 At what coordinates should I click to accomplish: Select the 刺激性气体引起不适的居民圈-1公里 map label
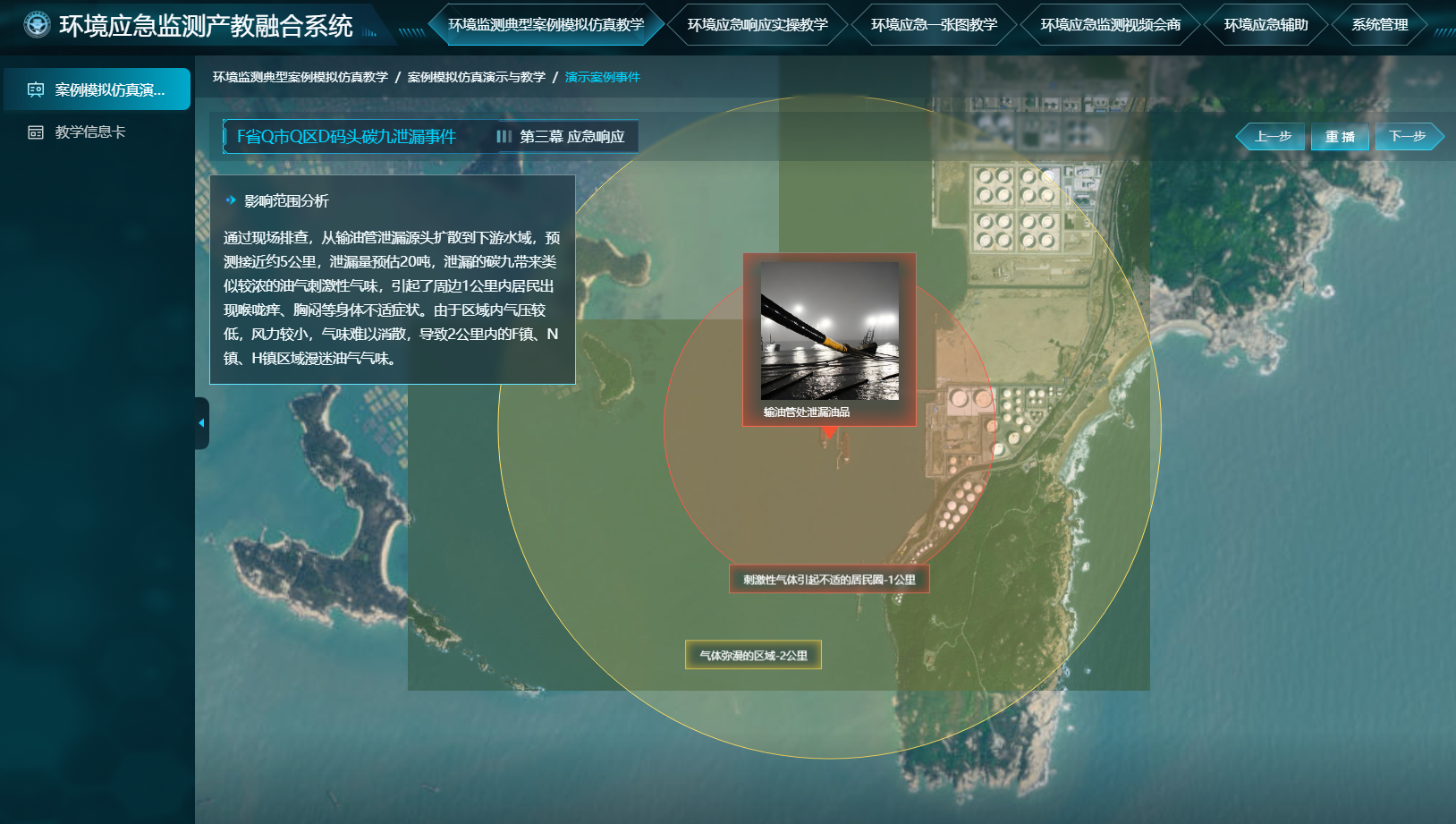[829, 580]
